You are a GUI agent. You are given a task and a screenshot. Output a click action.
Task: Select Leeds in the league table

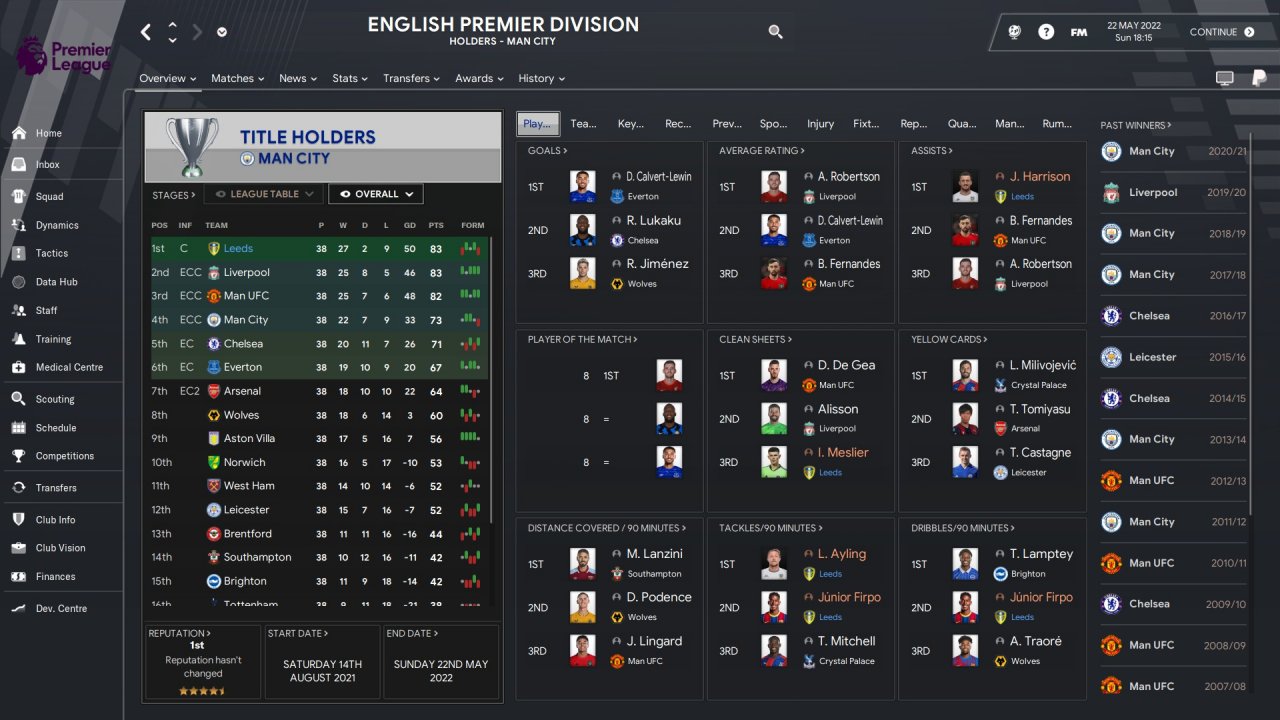click(238, 249)
